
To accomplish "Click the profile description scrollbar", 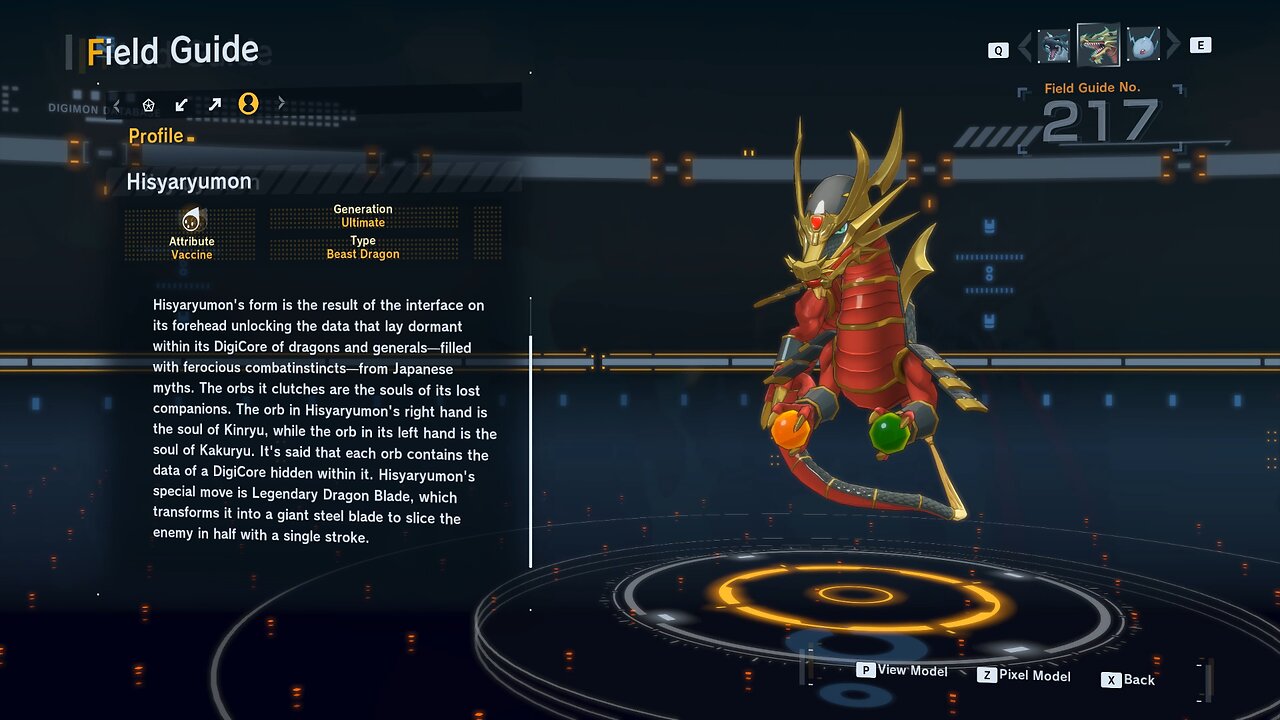I will [531, 450].
